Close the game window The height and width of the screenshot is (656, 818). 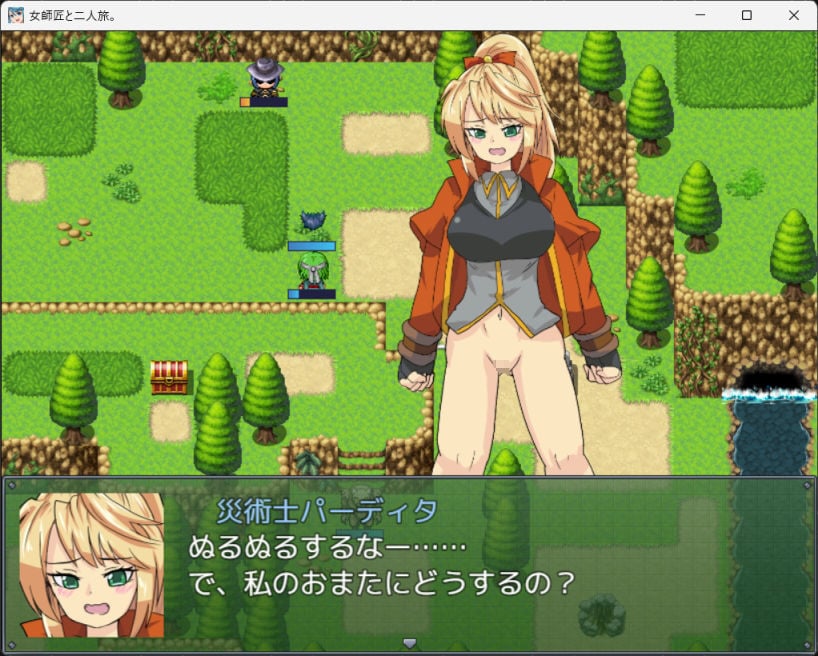coord(793,15)
